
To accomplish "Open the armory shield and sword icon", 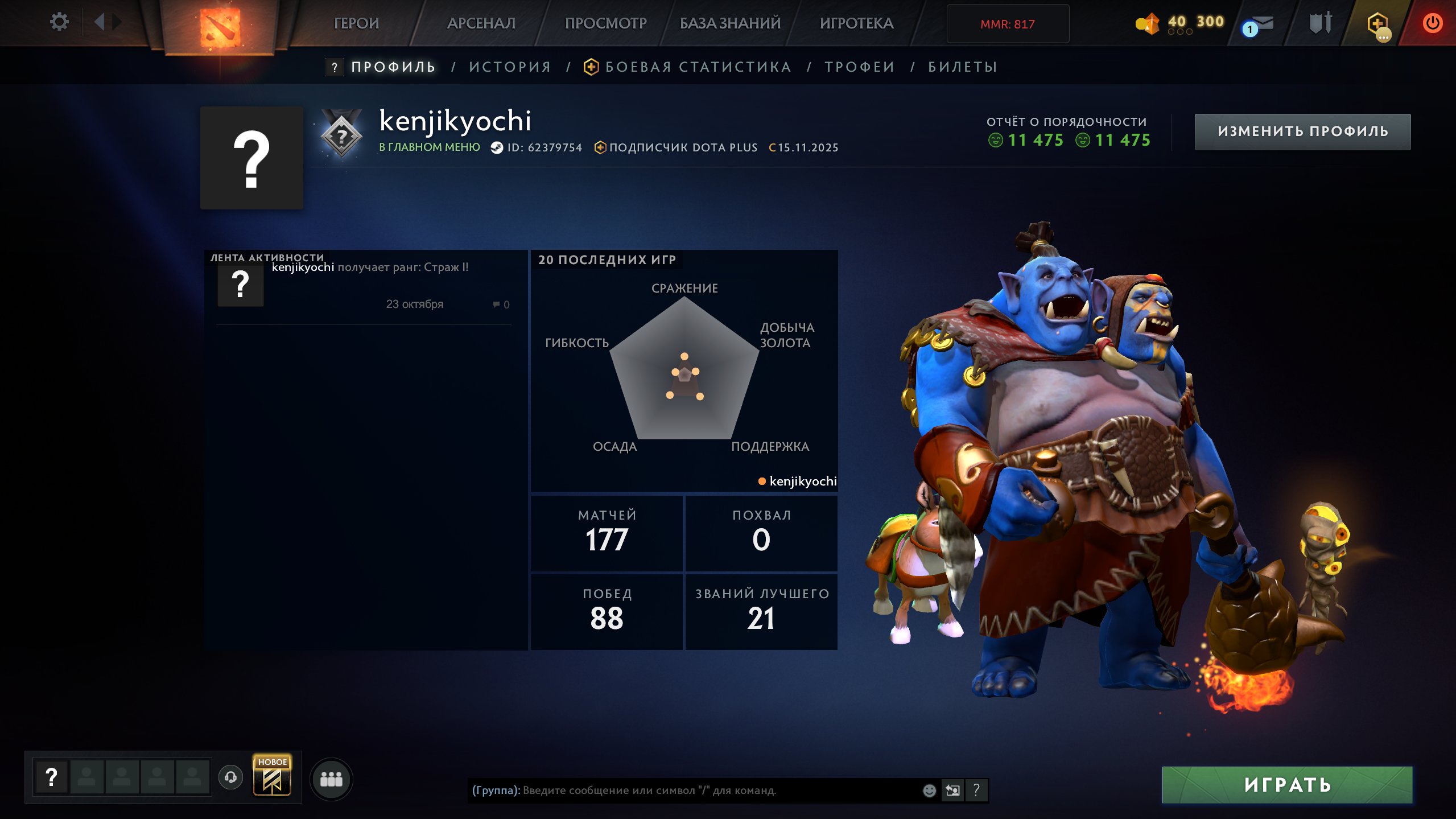I will click(1321, 23).
